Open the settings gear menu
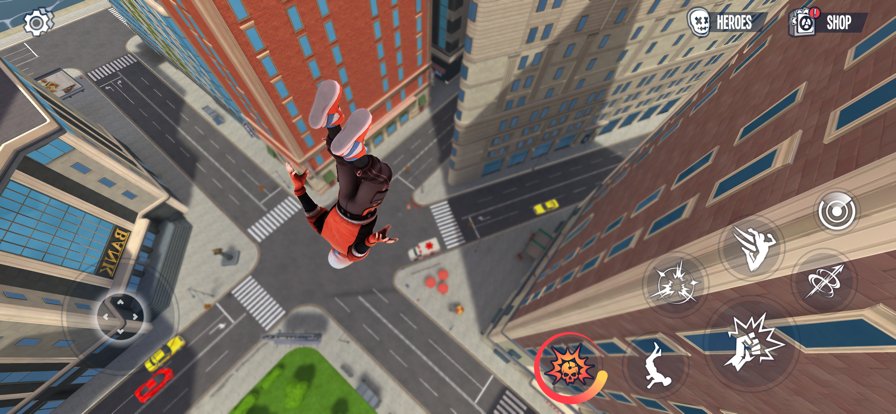The width and height of the screenshot is (896, 414). pyautogui.click(x=38, y=22)
